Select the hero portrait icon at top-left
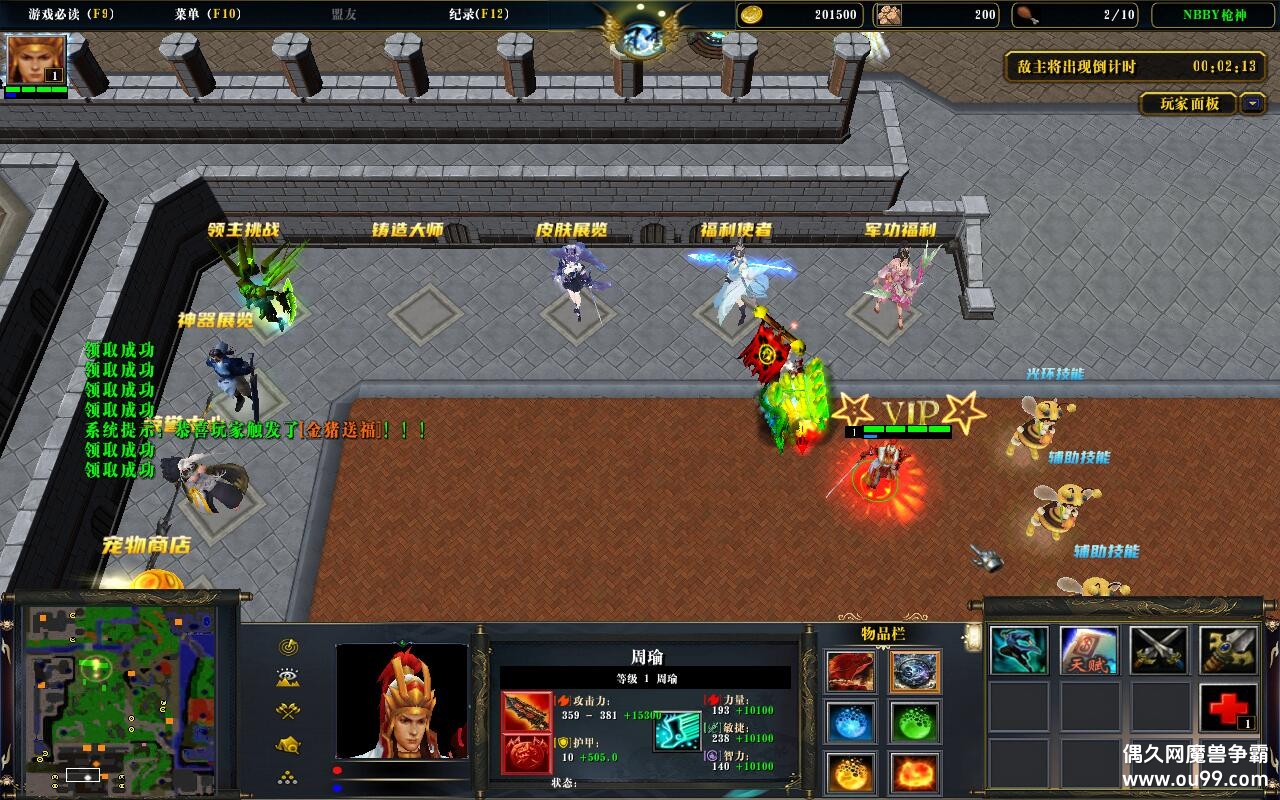 point(37,60)
